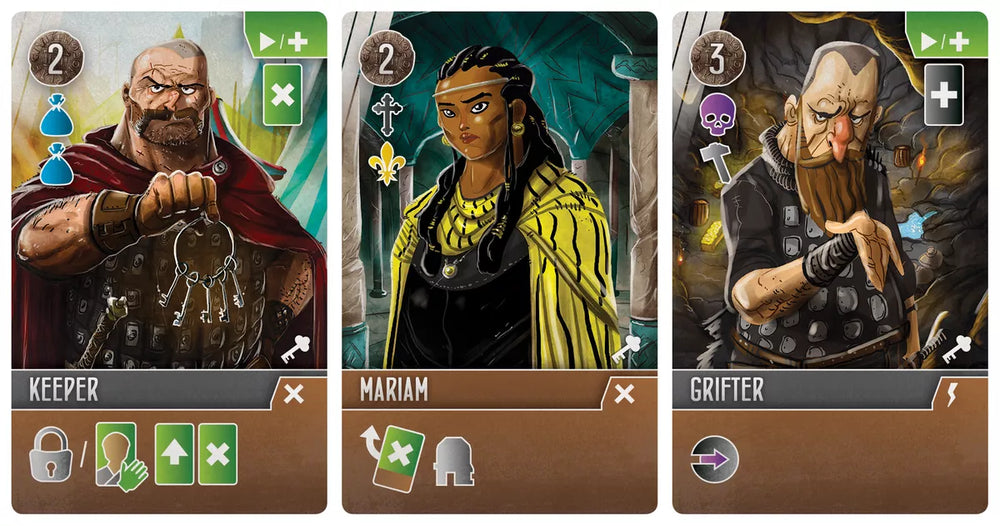Pick the Grifter card
The image size is (1000, 526).
pyautogui.click(x=829, y=262)
